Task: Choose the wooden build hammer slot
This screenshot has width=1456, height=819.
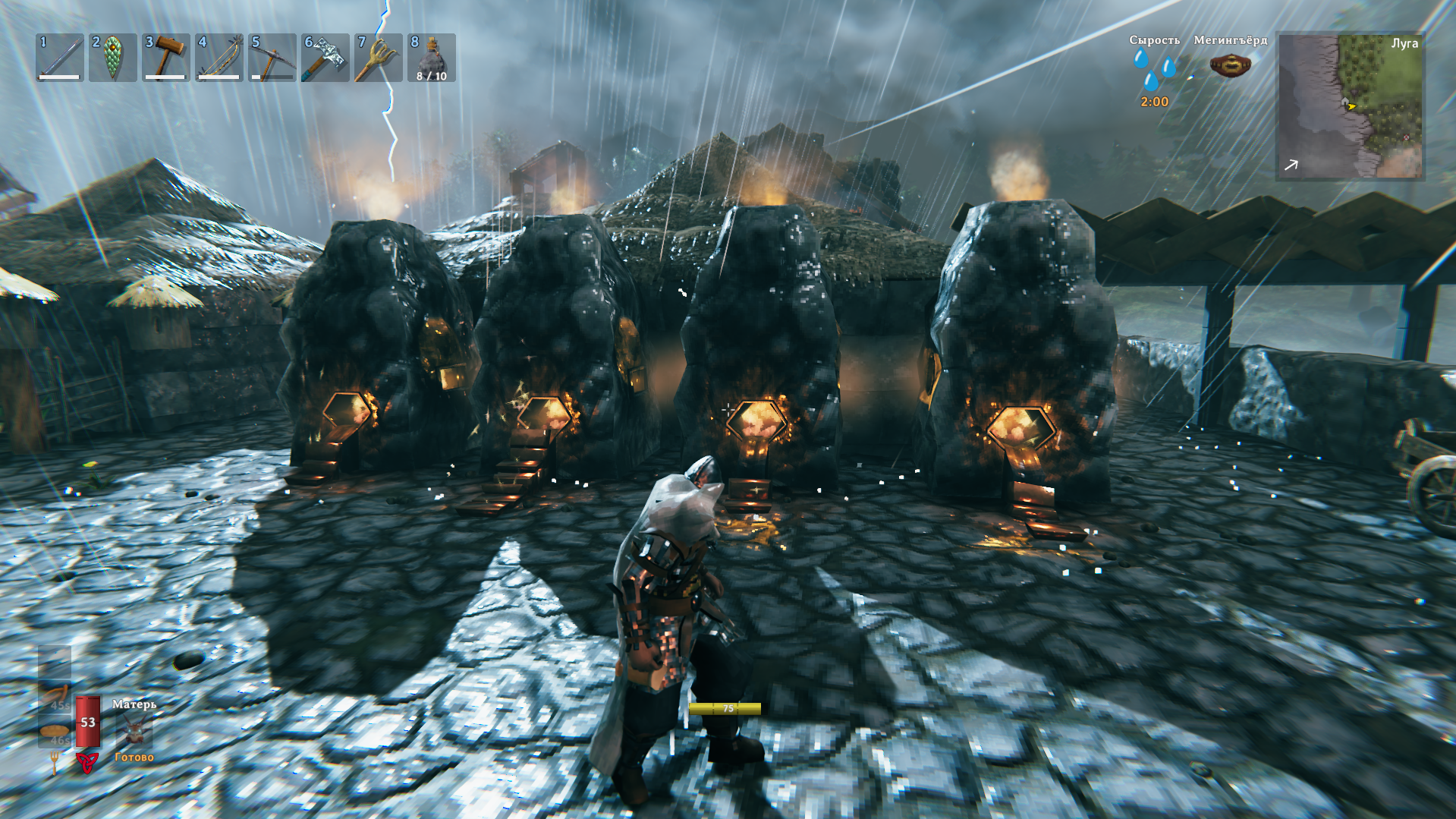Action: pyautogui.click(x=166, y=58)
